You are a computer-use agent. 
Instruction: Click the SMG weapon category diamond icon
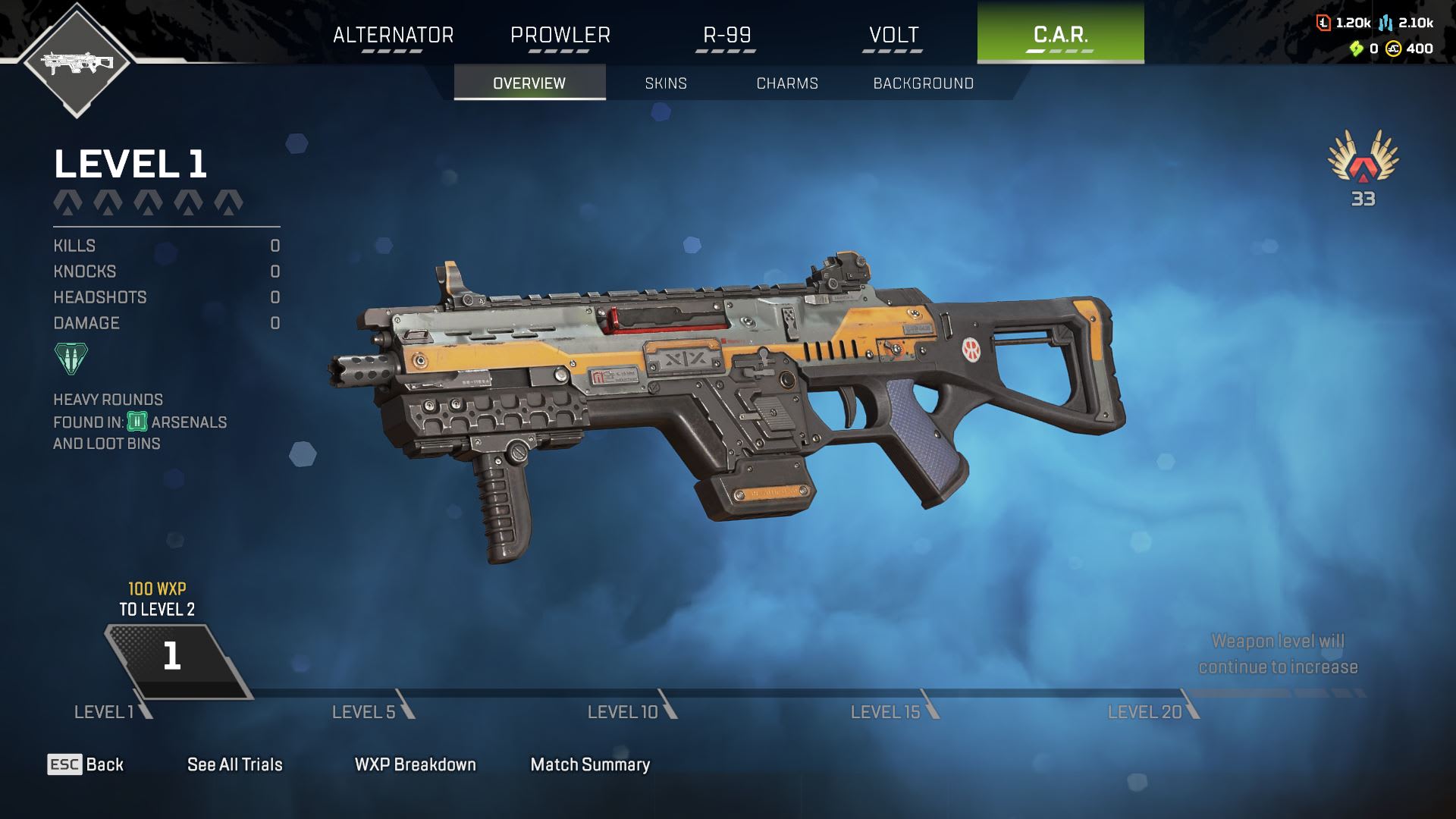click(x=77, y=61)
